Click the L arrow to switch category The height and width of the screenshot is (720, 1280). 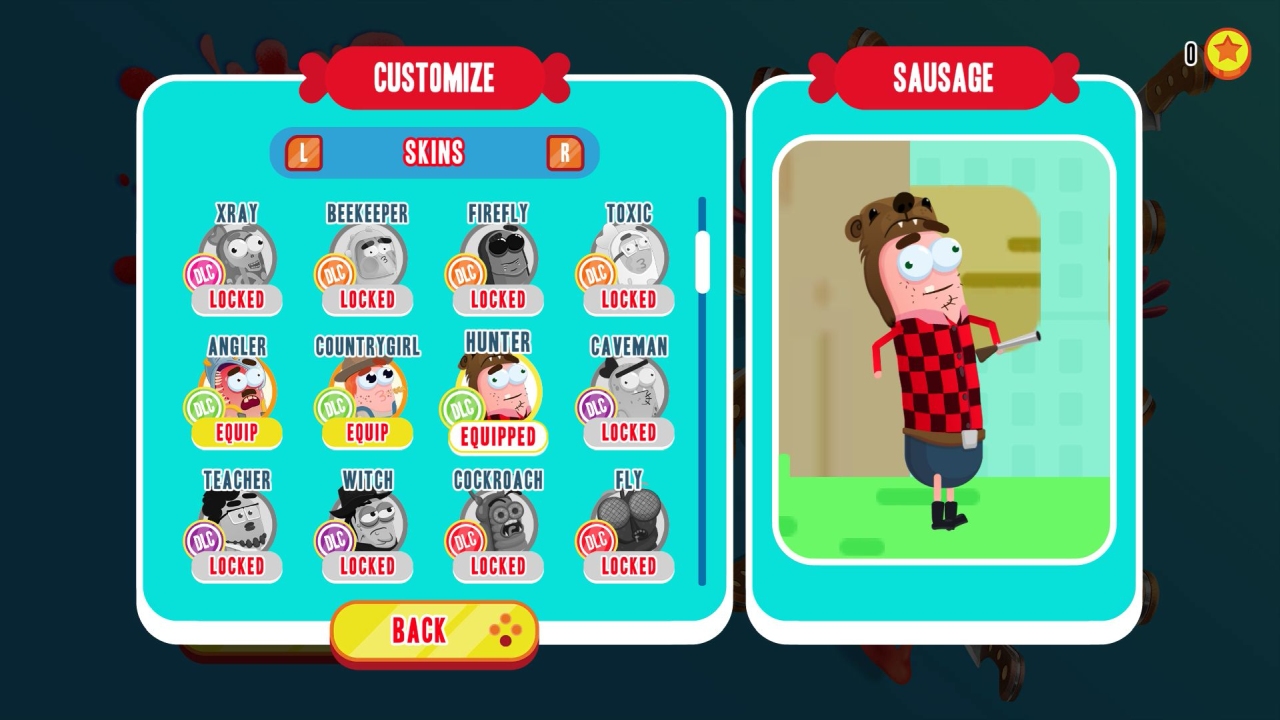[x=303, y=152]
